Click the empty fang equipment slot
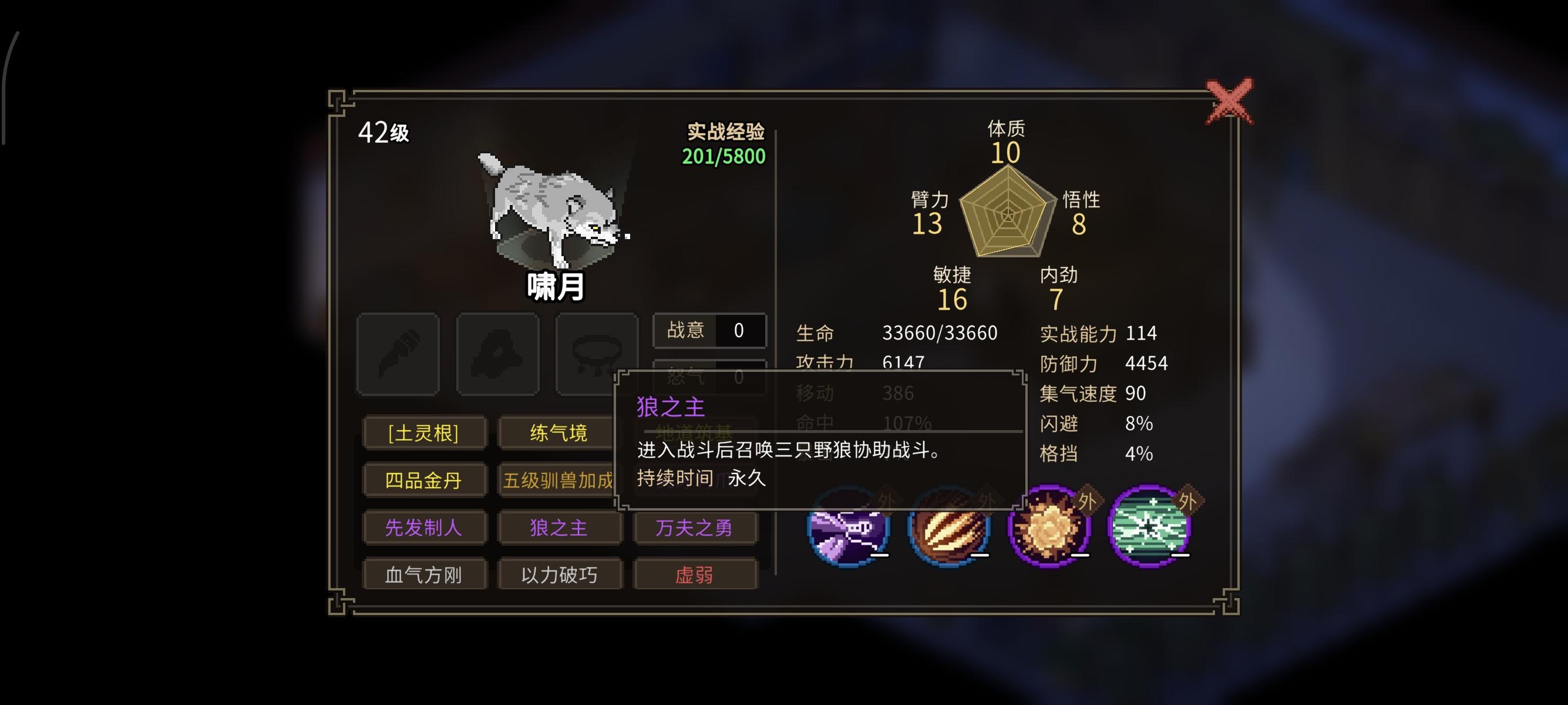This screenshot has width=1568, height=705. pyautogui.click(x=498, y=352)
